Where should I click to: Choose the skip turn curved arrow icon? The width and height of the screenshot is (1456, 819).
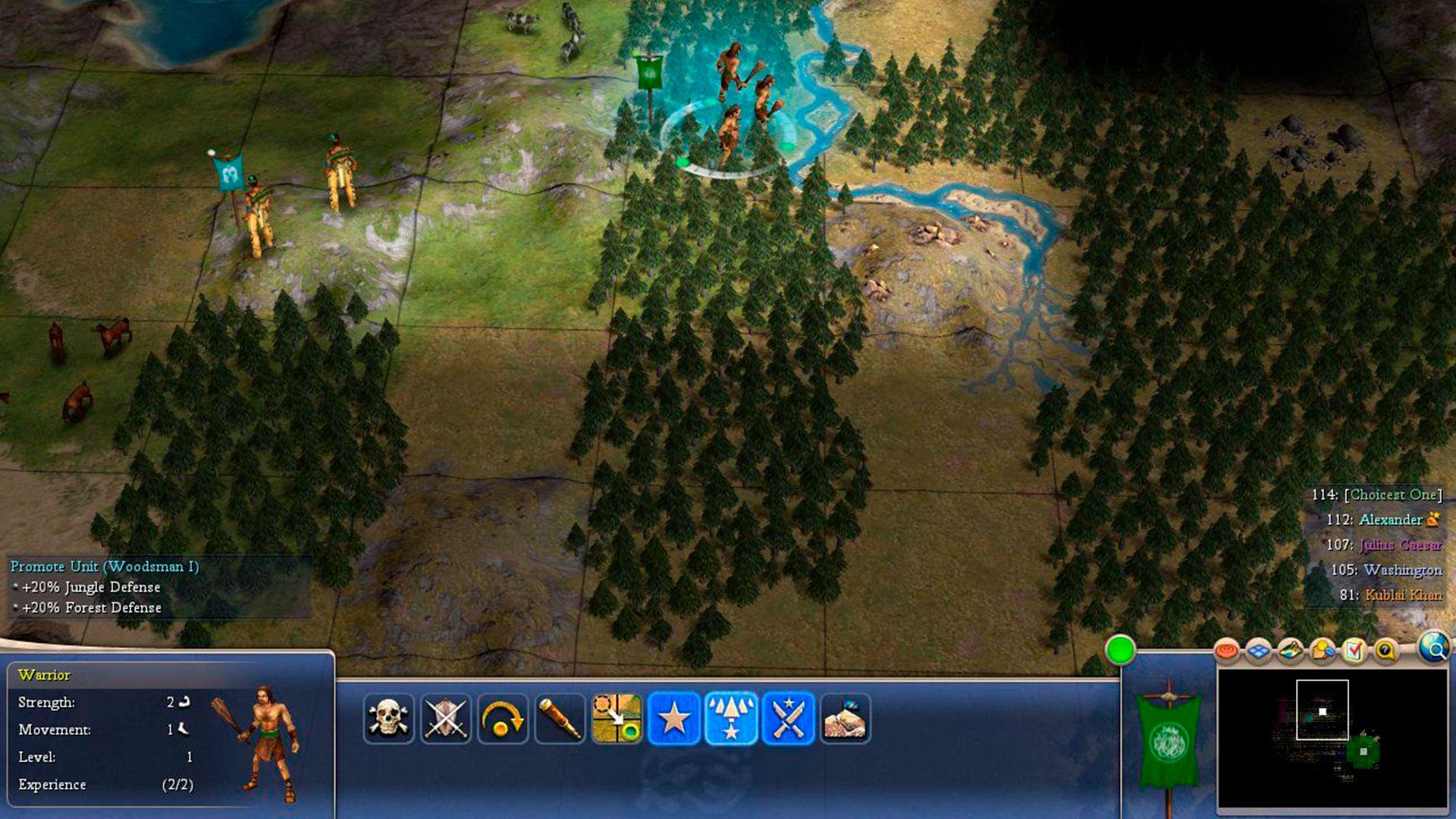[x=503, y=718]
